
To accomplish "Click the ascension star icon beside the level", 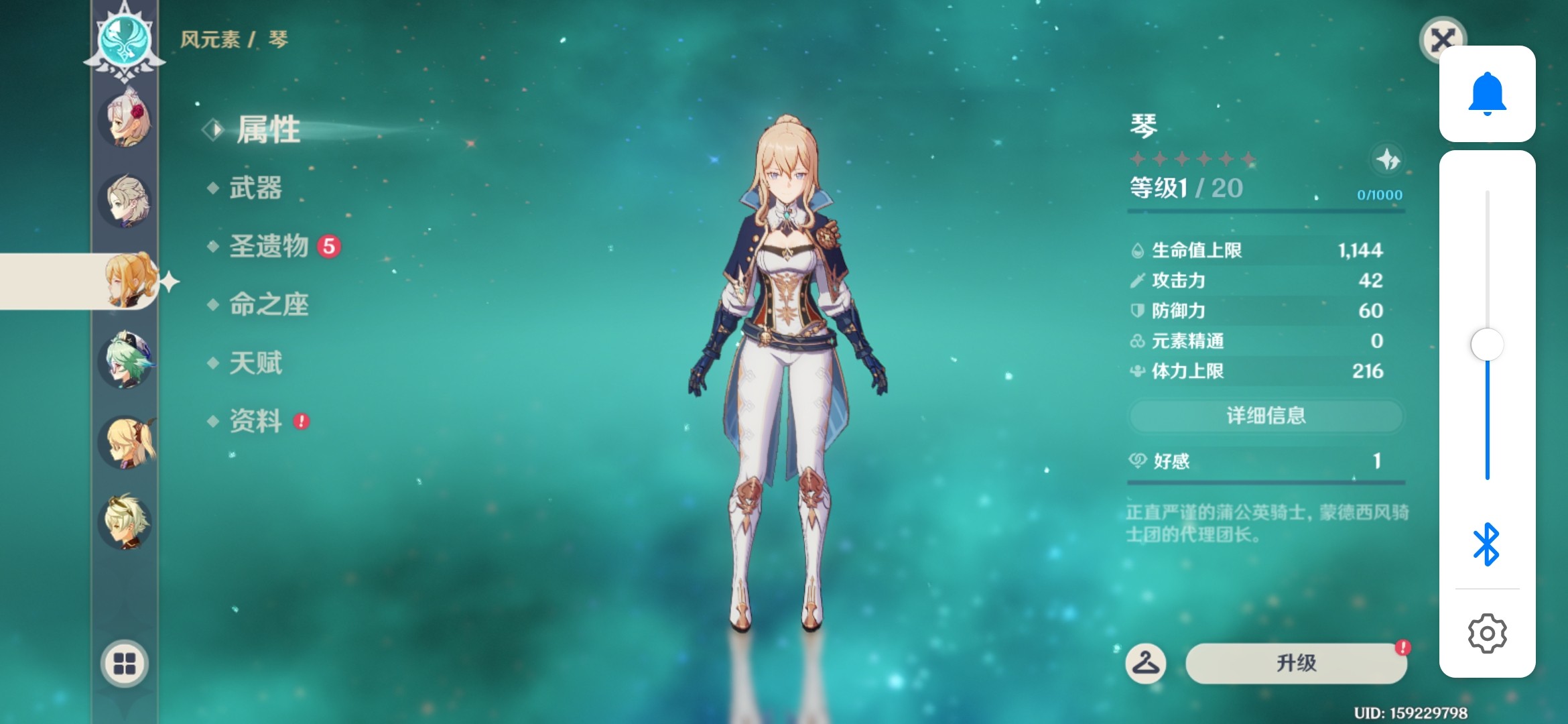I will [1387, 160].
